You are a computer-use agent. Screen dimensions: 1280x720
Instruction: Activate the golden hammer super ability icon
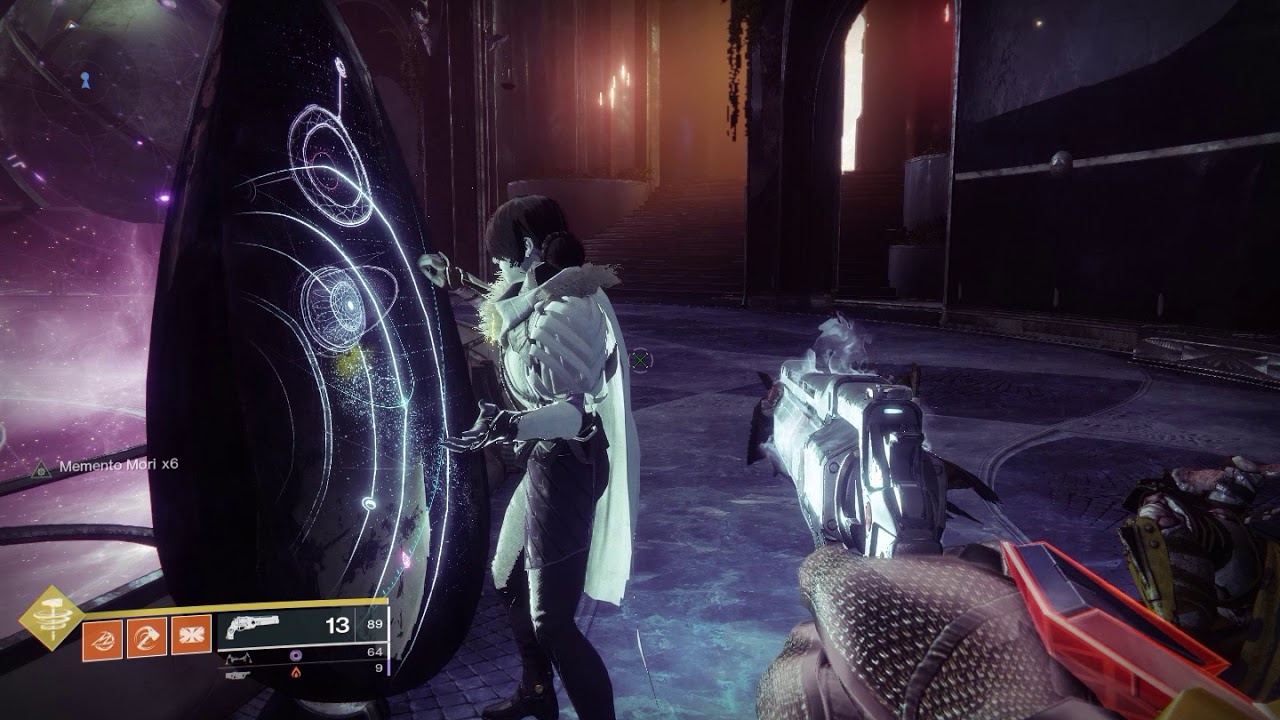(52, 617)
